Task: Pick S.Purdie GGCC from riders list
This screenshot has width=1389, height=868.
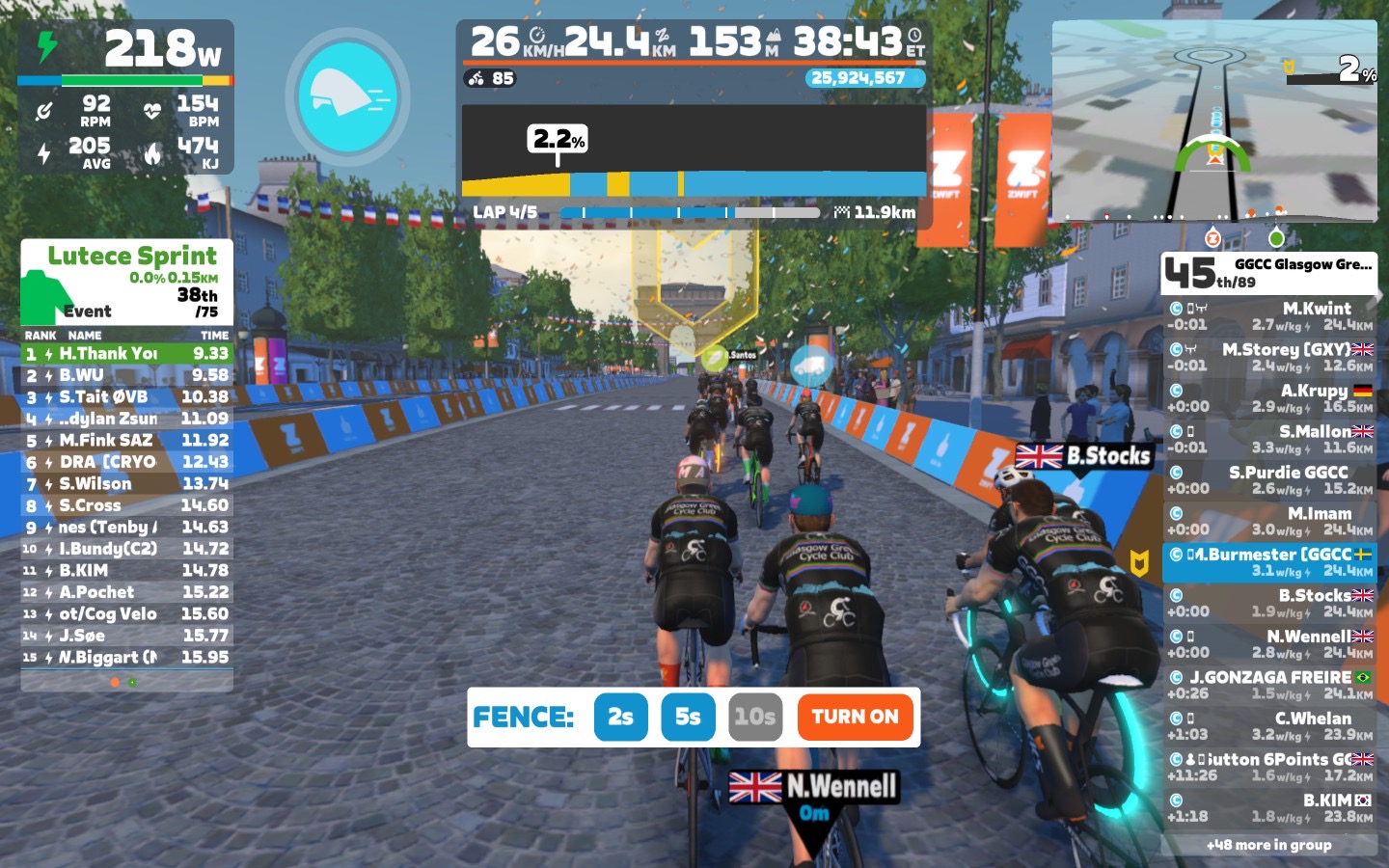Action: (1269, 480)
